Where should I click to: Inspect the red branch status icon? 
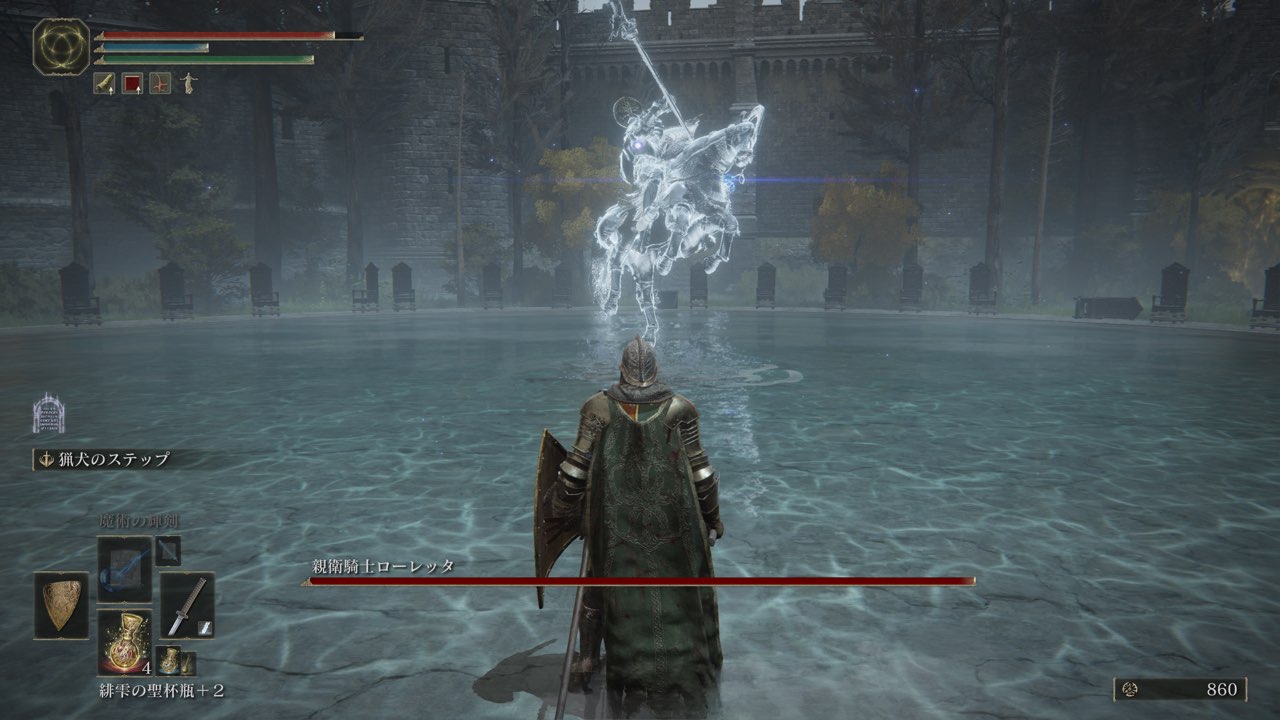(x=160, y=83)
